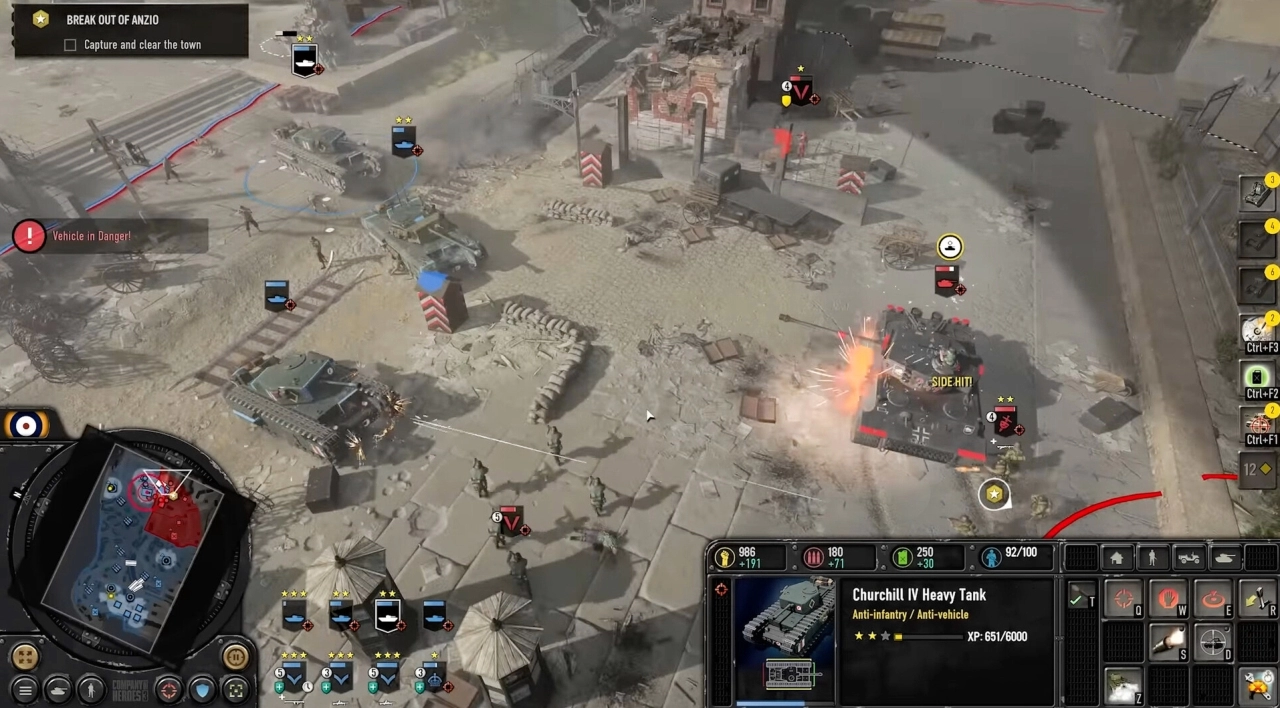The height and width of the screenshot is (708, 1280).
Task: Open the house base buildings tab
Action: [1117, 558]
